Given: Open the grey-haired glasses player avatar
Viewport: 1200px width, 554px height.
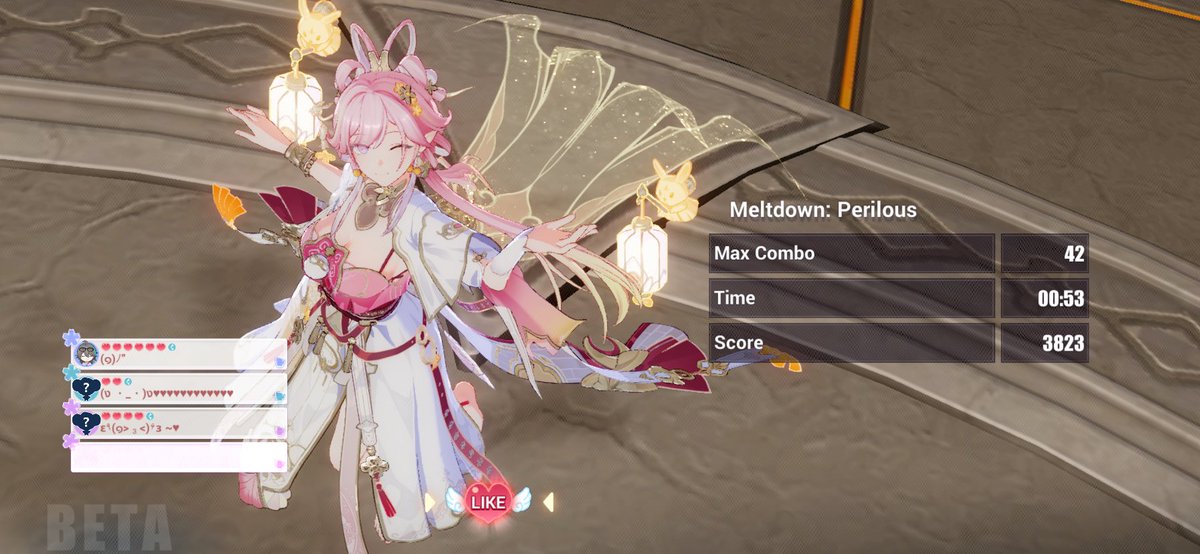Looking at the screenshot, I should click(x=86, y=353).
